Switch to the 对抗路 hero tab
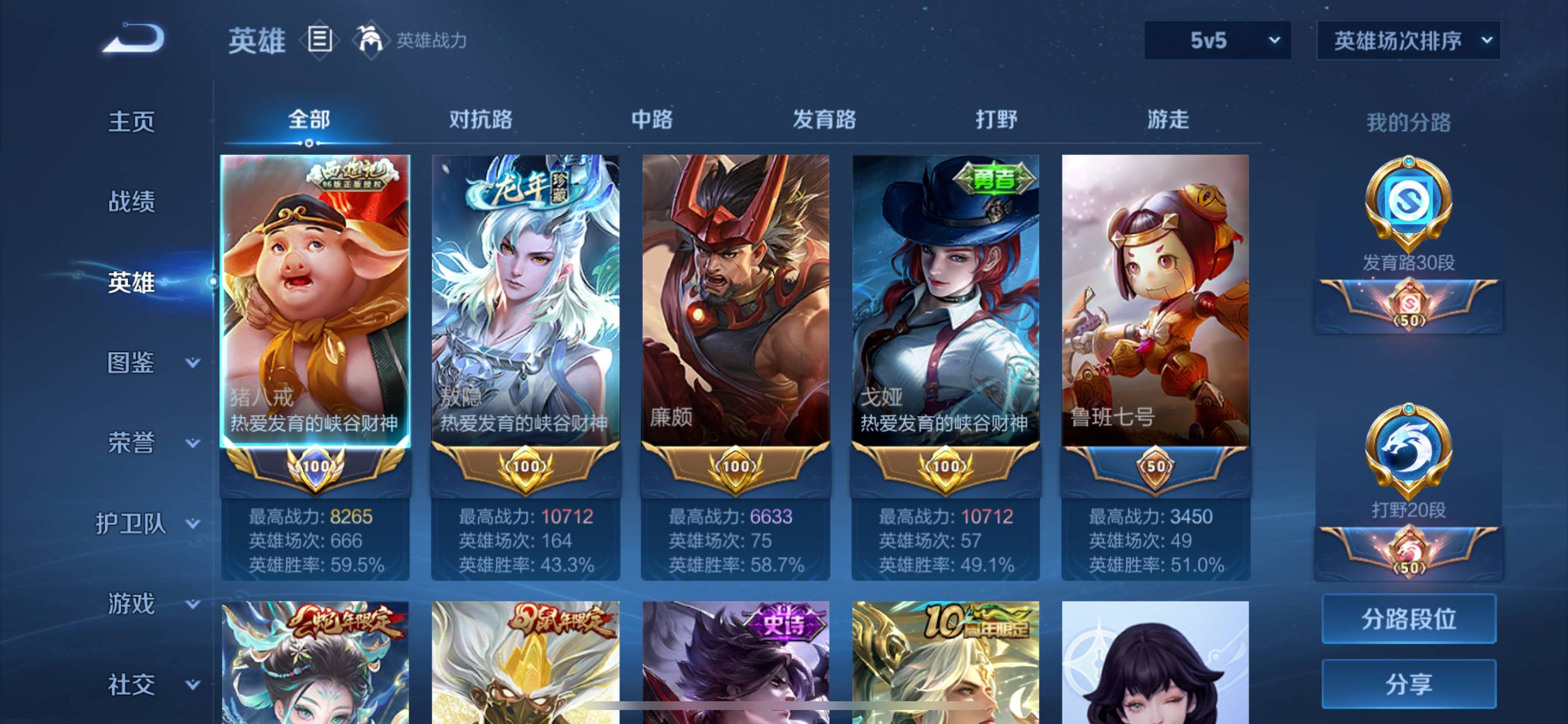This screenshot has width=1568, height=724. click(x=481, y=120)
